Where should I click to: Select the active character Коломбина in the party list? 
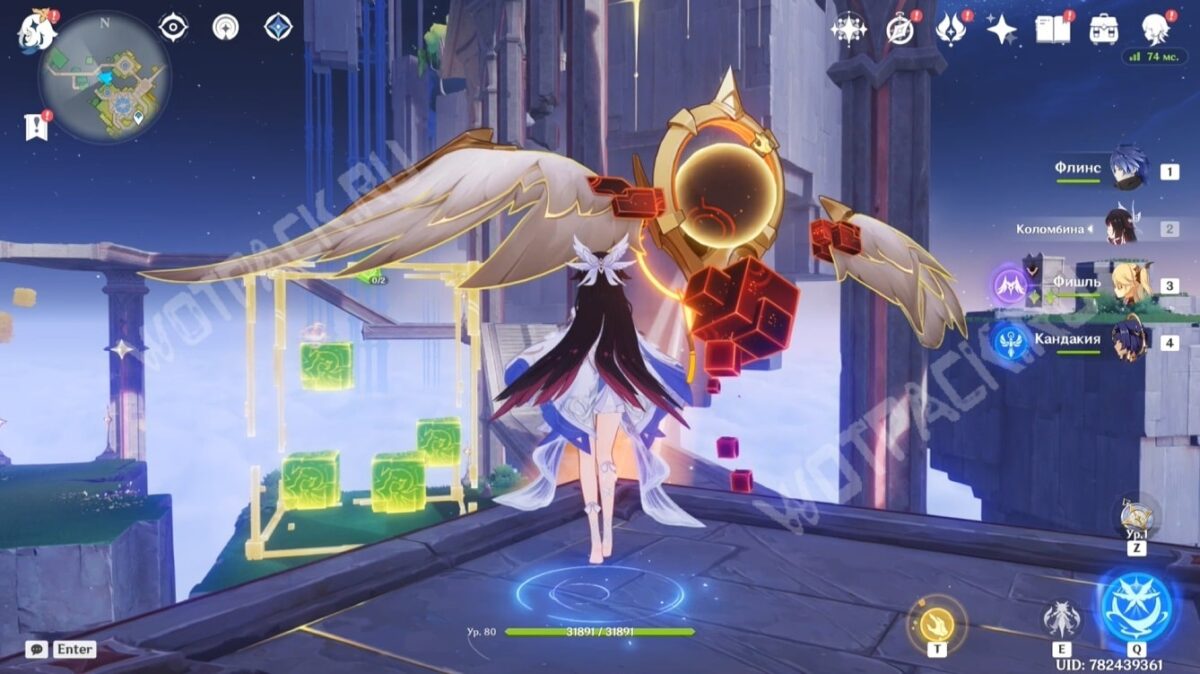point(1120,228)
